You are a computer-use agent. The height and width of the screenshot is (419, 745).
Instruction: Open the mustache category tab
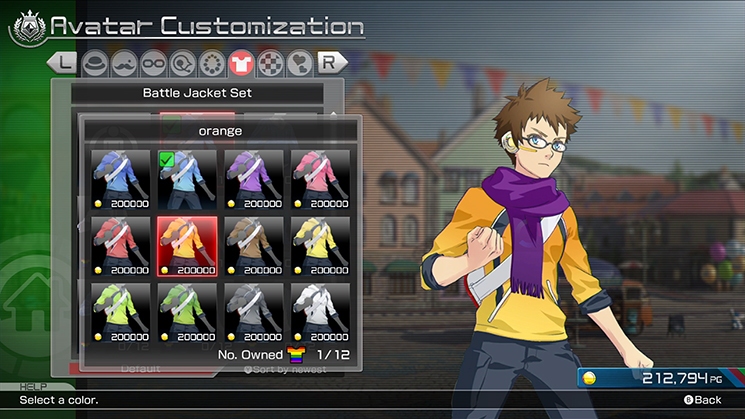tap(124, 63)
